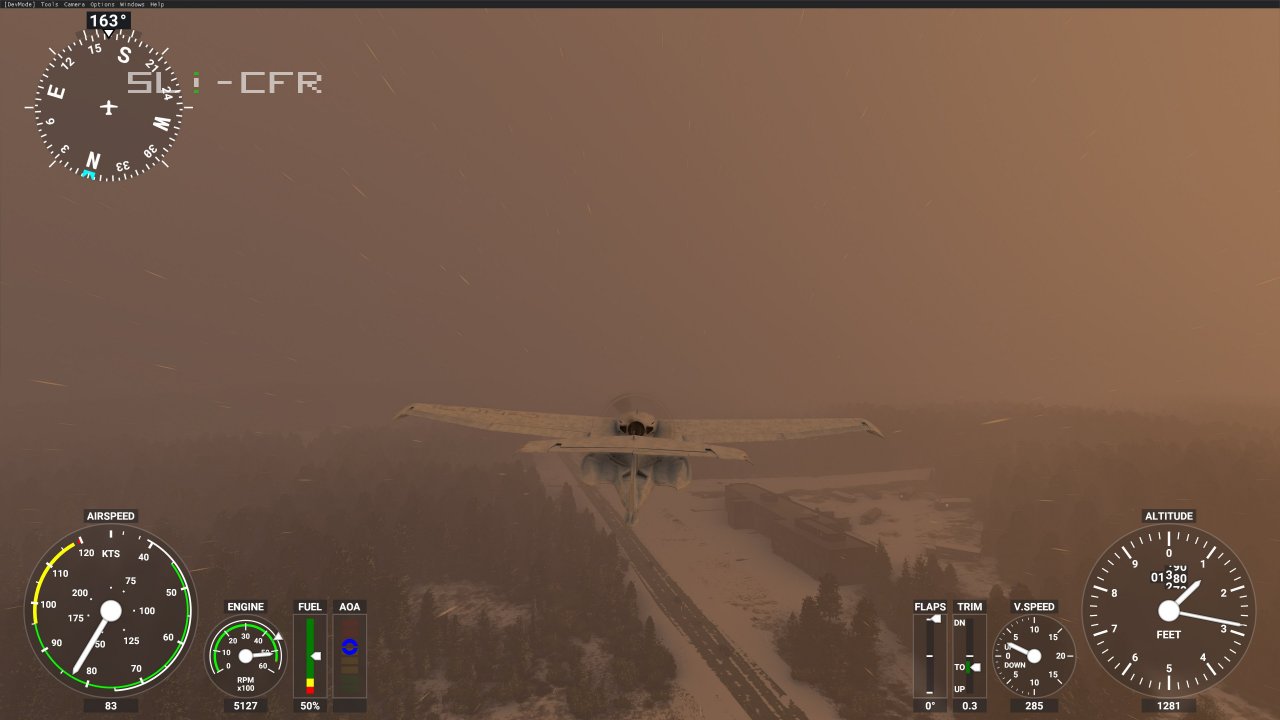The width and height of the screenshot is (1280, 720).
Task: Click the Altitude gauge face
Action: pyautogui.click(x=1168, y=610)
